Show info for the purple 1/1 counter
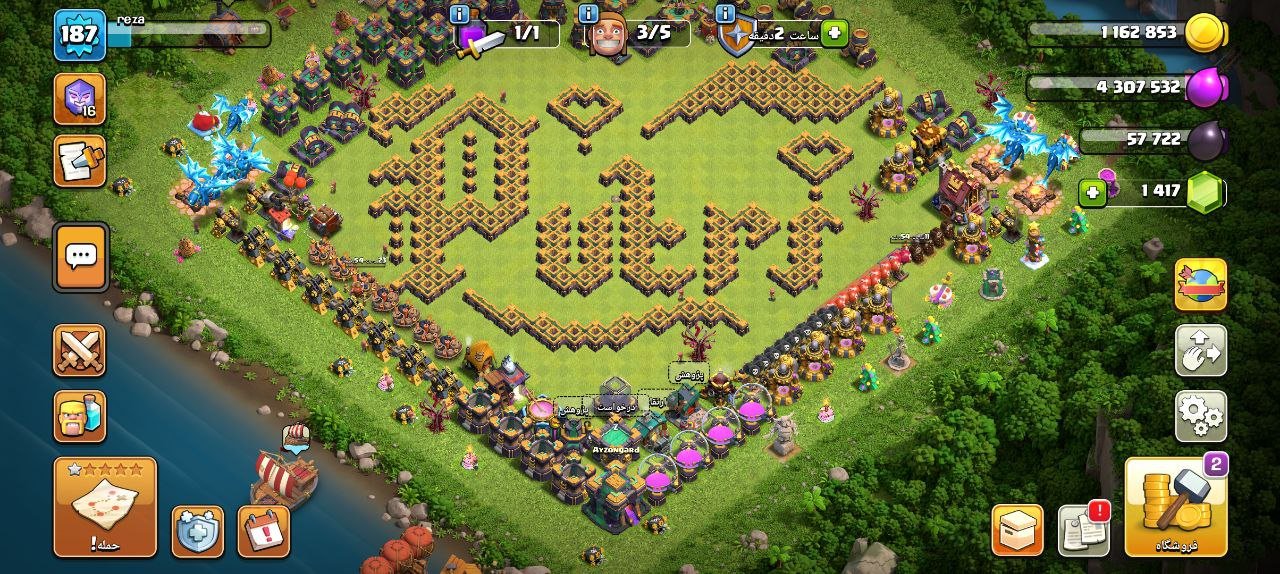This screenshot has height=574, width=1280. pyautogui.click(x=459, y=14)
